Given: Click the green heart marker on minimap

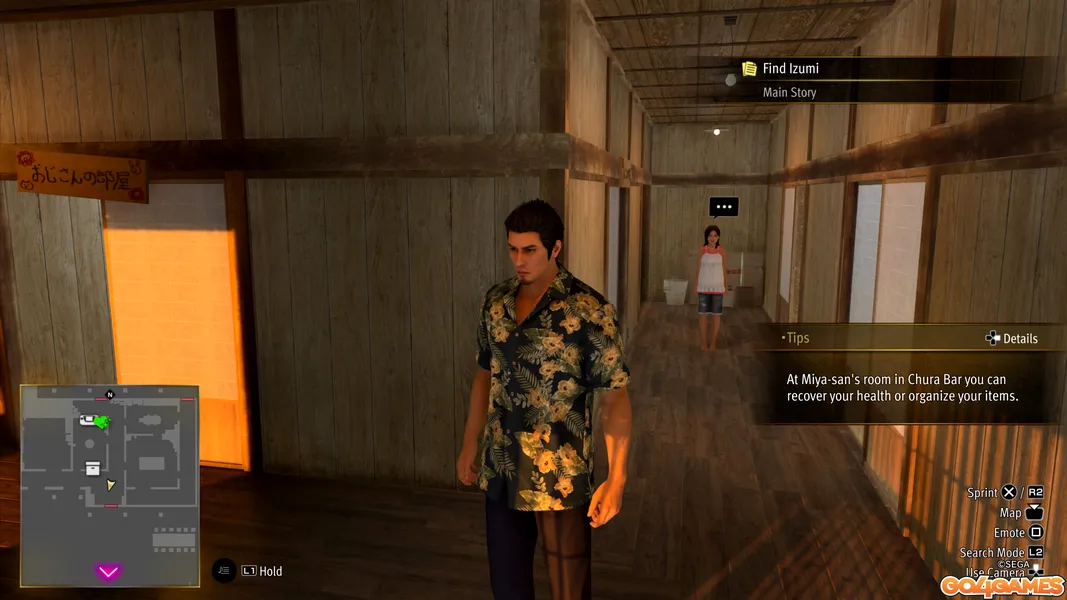Looking at the screenshot, I should pyautogui.click(x=102, y=423).
